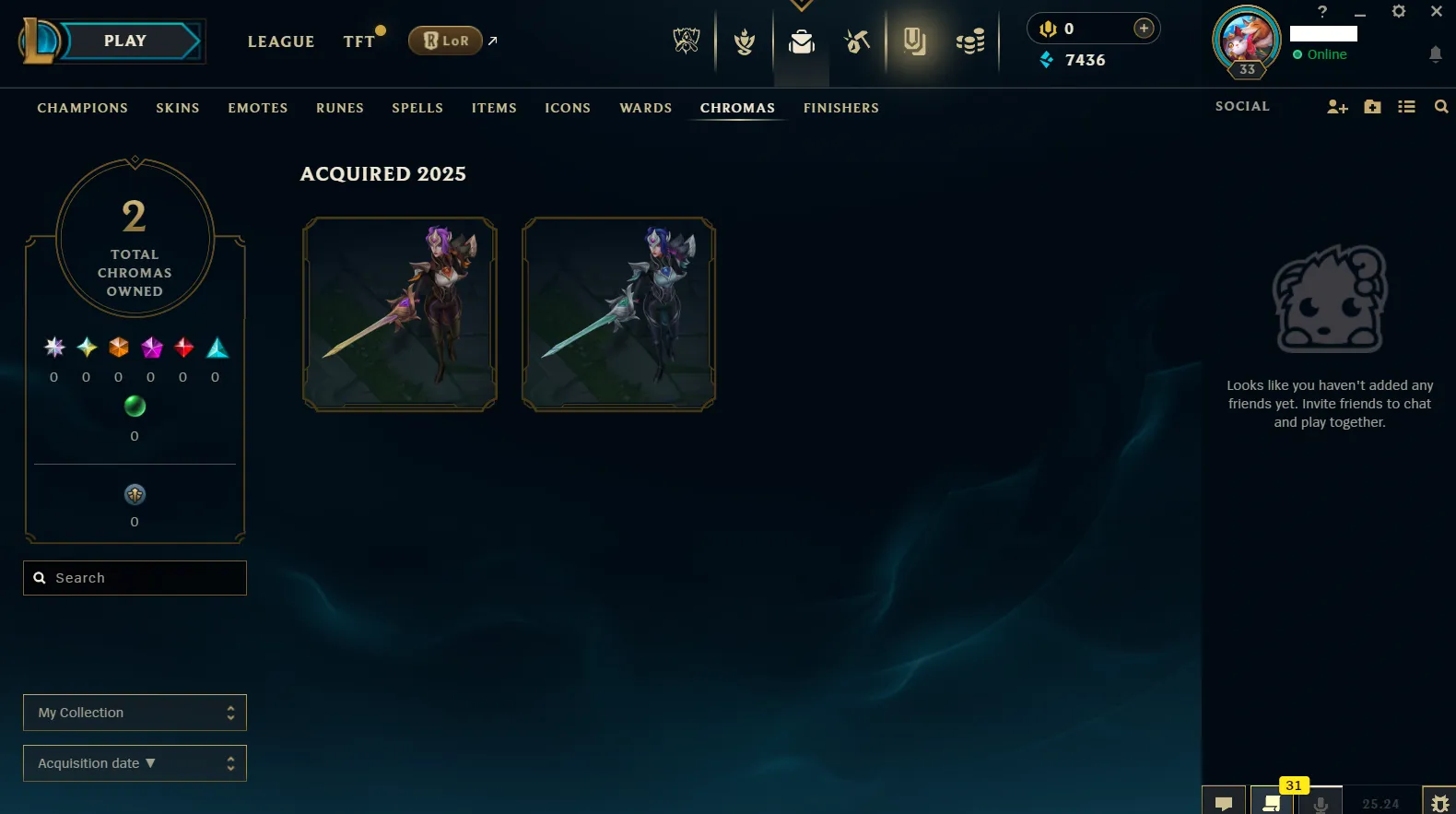Screen dimensions: 1456x814
Task: Type in the chroma Search field
Action: [135, 577]
